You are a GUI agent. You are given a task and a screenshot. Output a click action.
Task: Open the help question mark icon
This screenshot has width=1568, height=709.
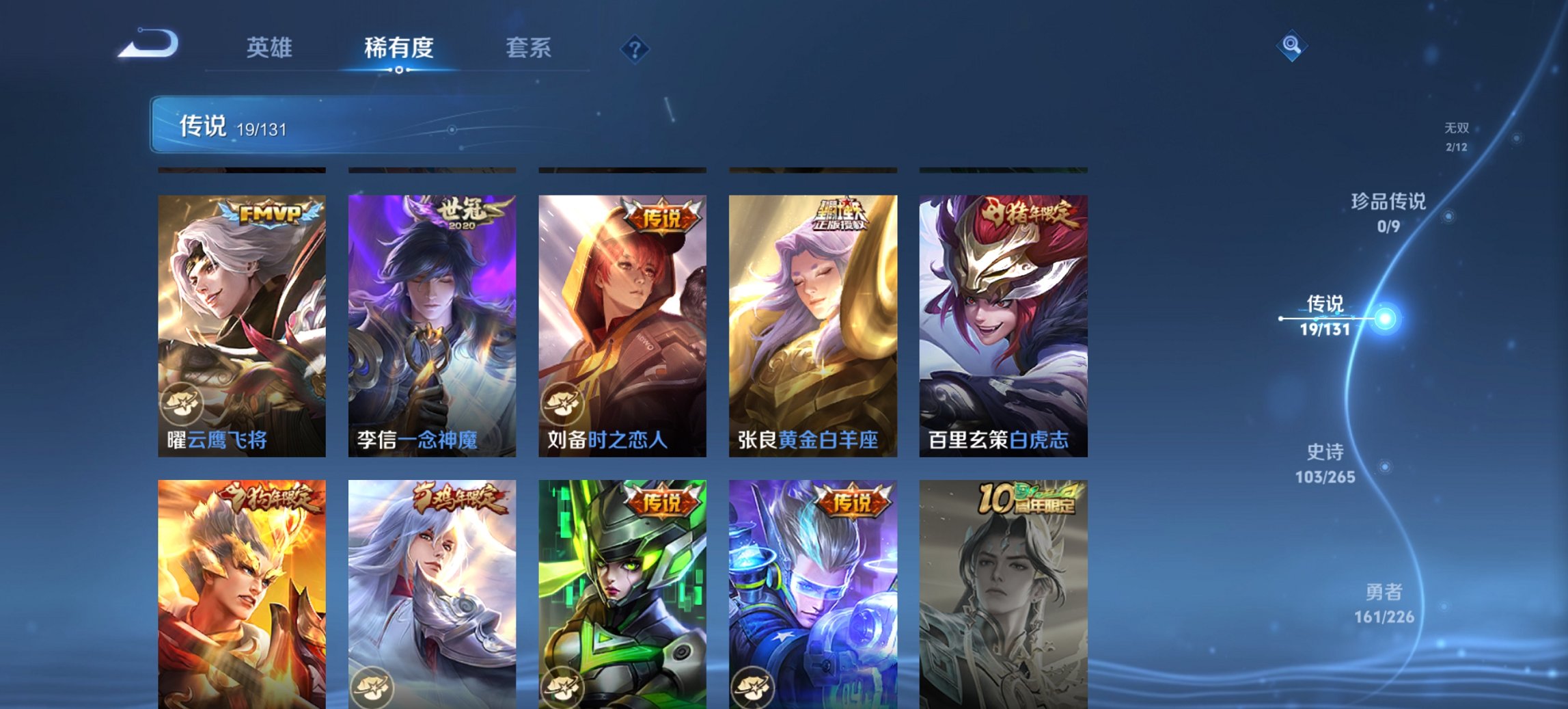click(634, 49)
